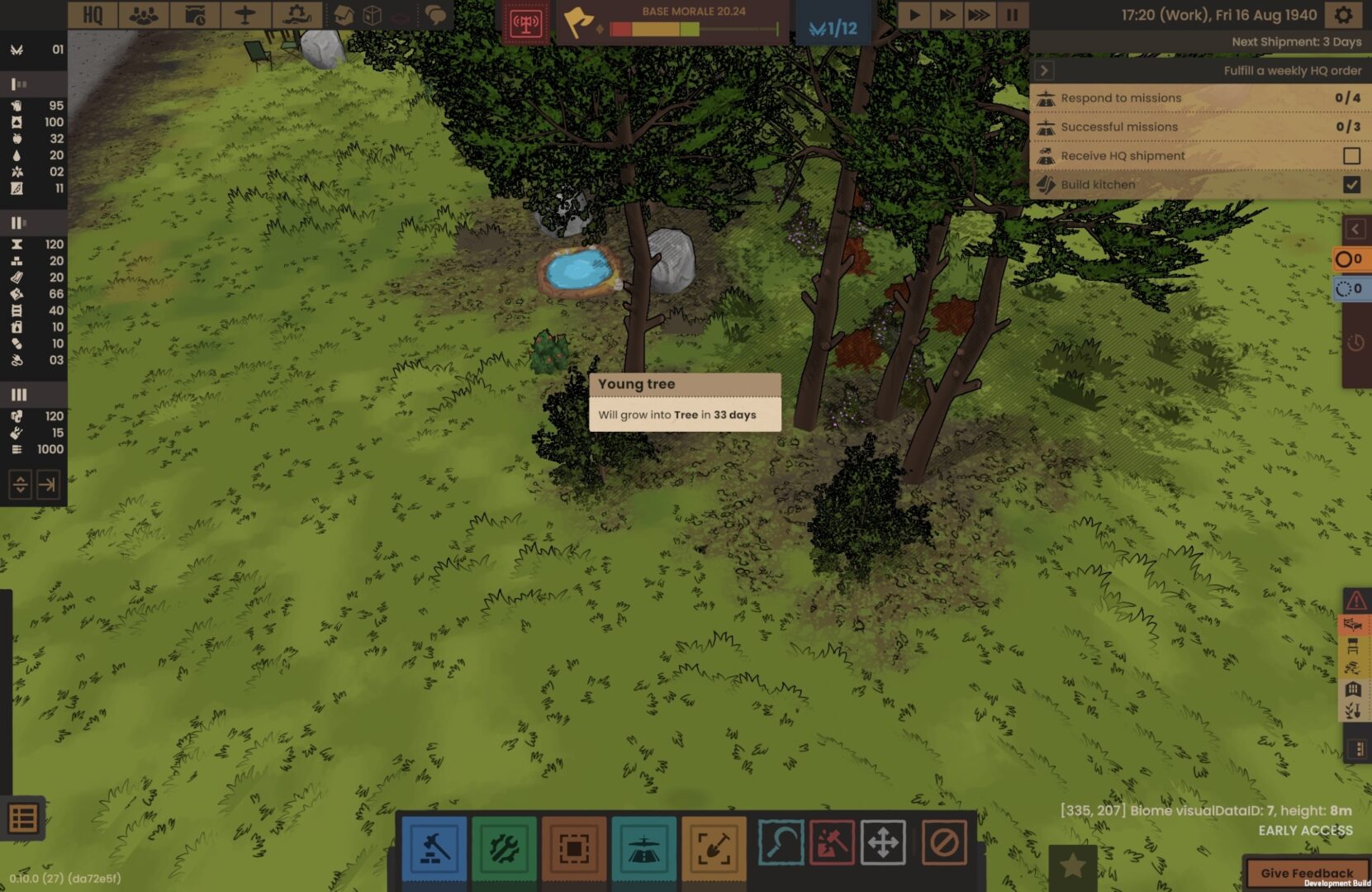Collapse the weekly HQ order panel

pyautogui.click(x=1044, y=71)
